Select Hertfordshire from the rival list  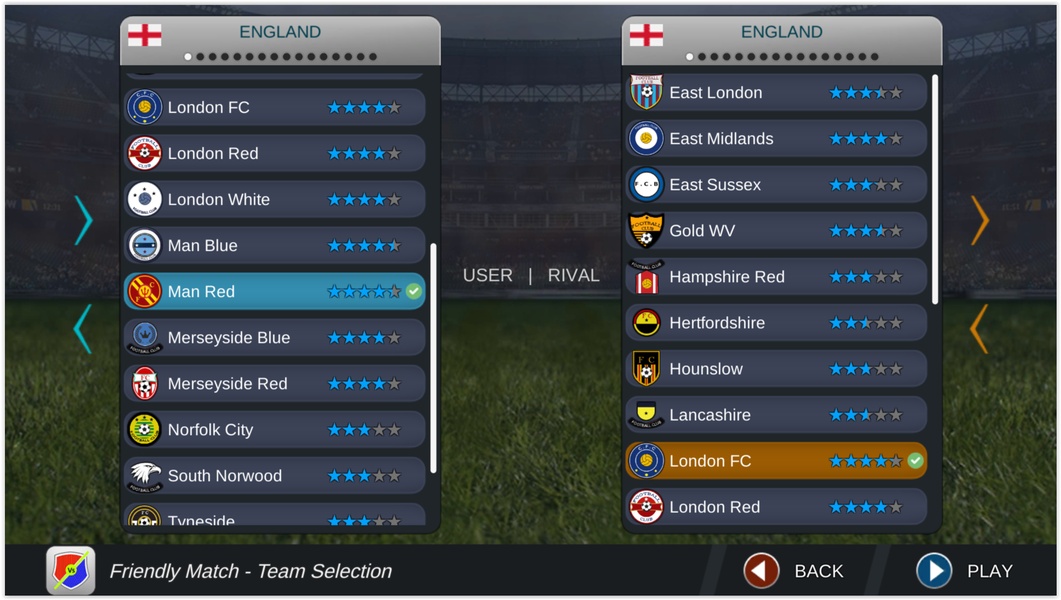776,323
